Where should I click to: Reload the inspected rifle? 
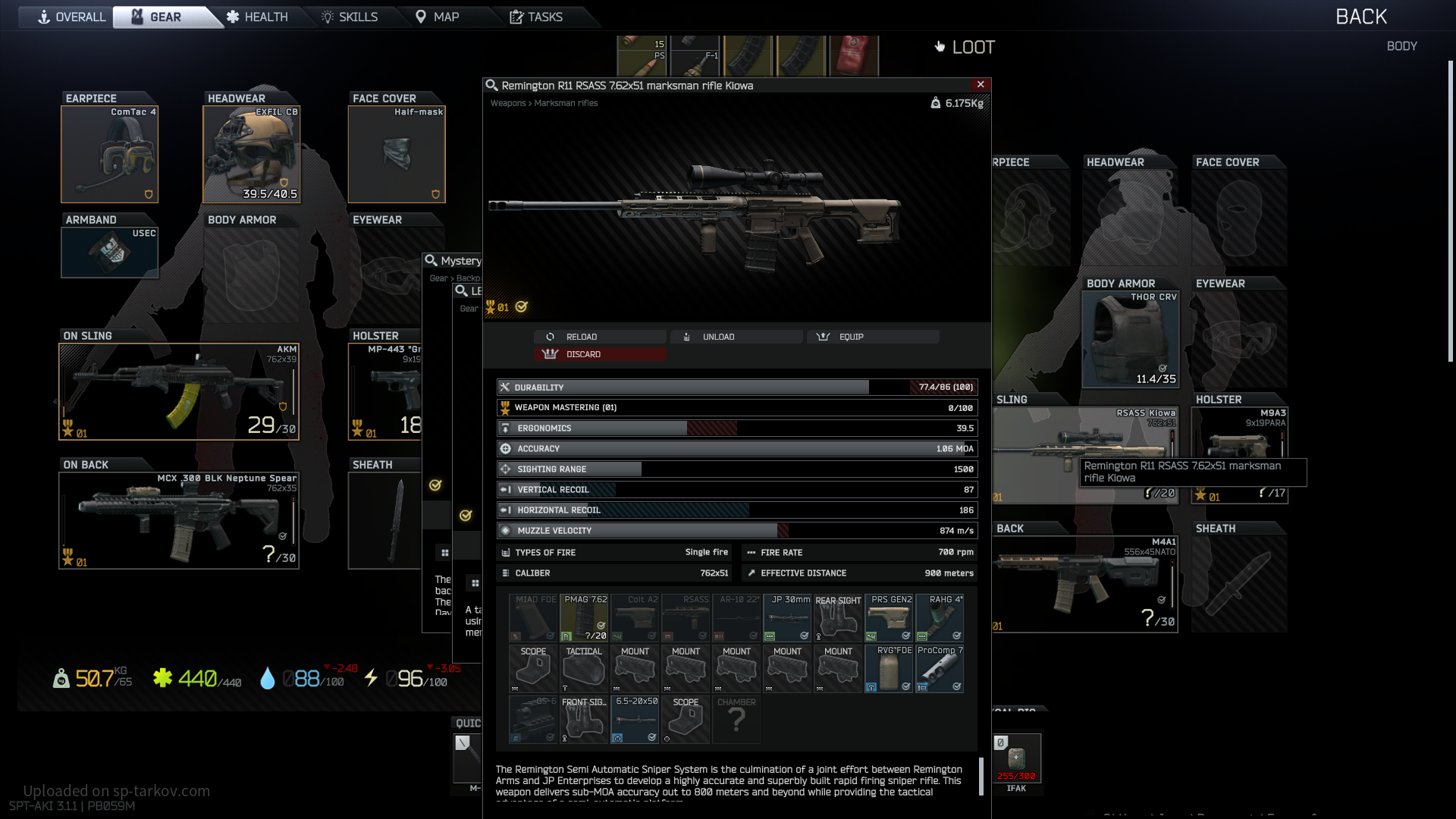[600, 337]
